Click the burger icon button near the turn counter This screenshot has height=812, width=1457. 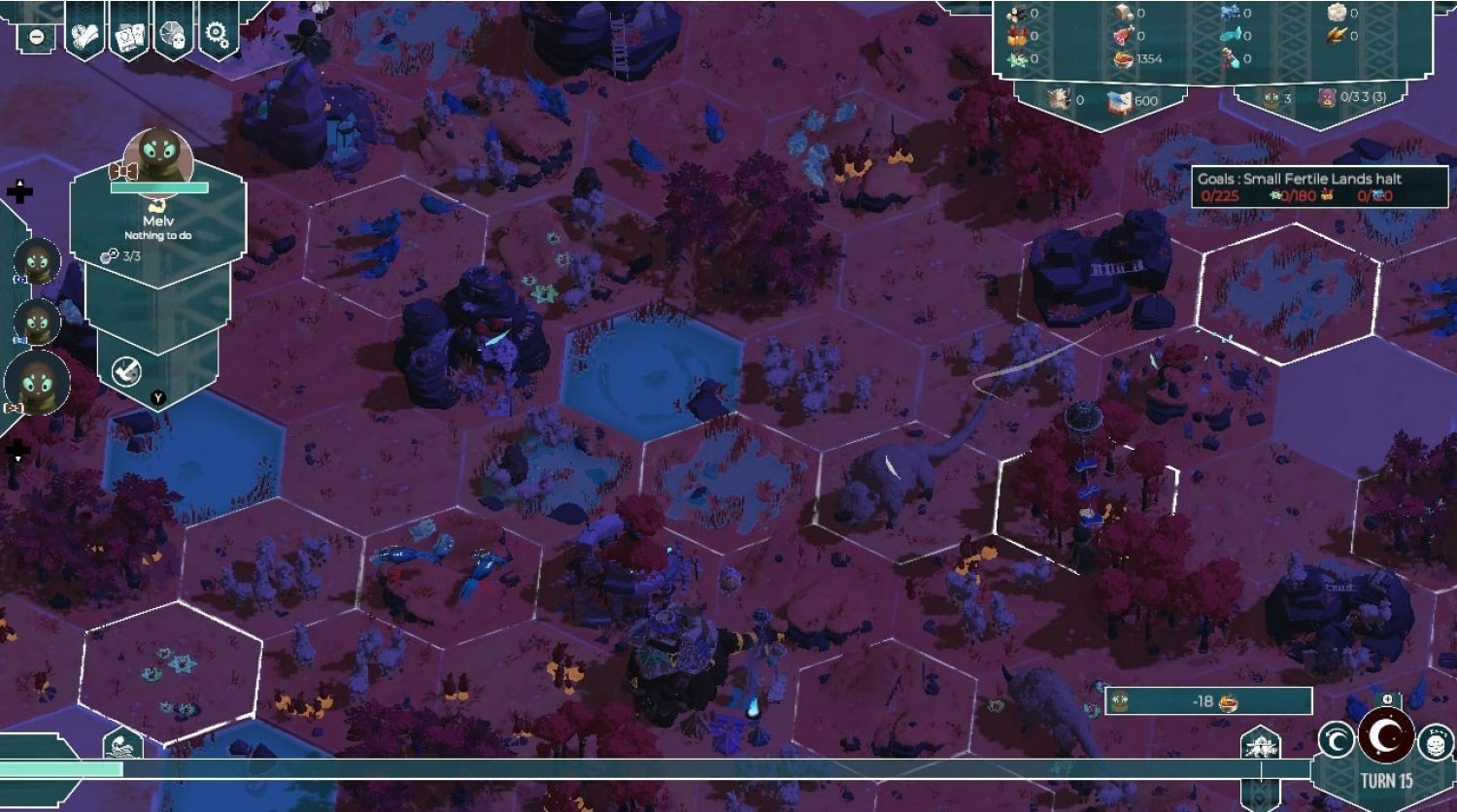(1435, 744)
